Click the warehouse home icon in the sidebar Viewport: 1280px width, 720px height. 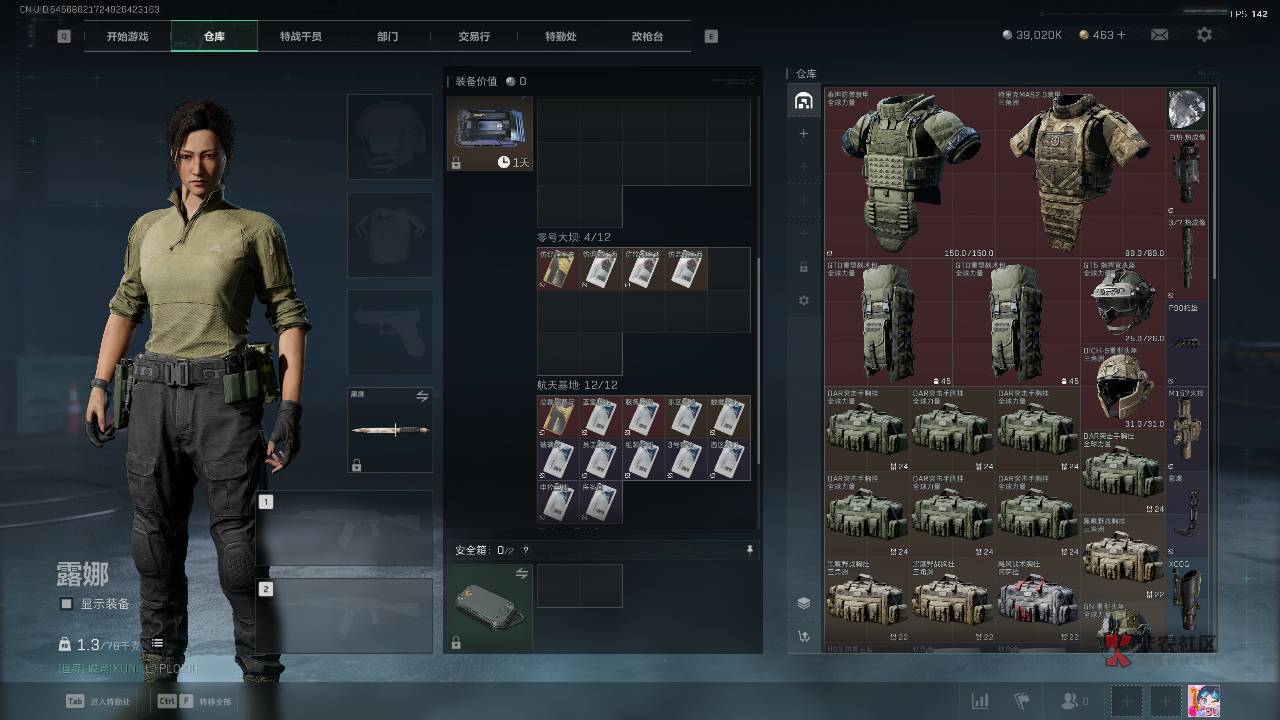pyautogui.click(x=803, y=100)
